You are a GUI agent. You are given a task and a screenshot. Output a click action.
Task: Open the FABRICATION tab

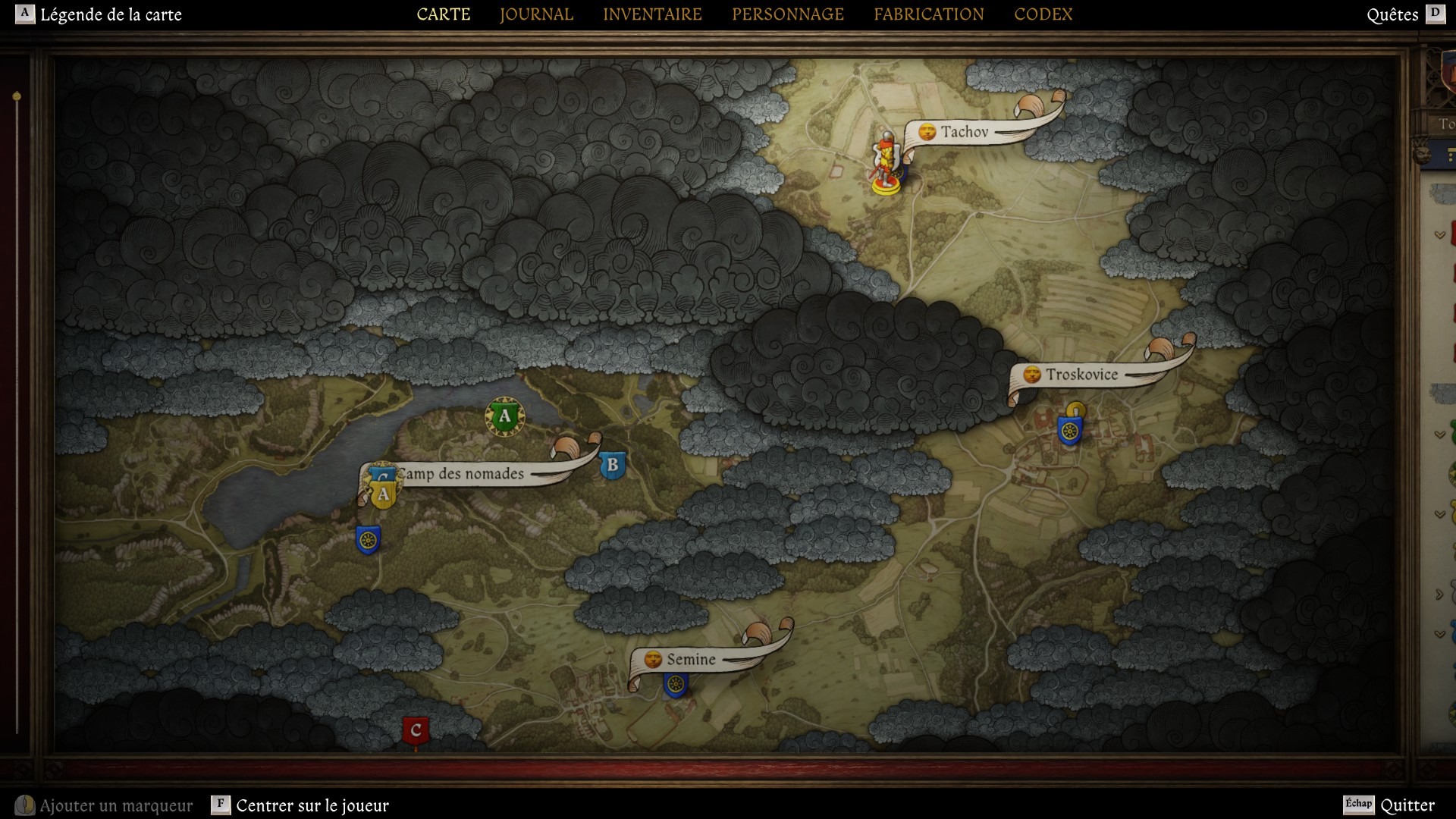click(929, 14)
